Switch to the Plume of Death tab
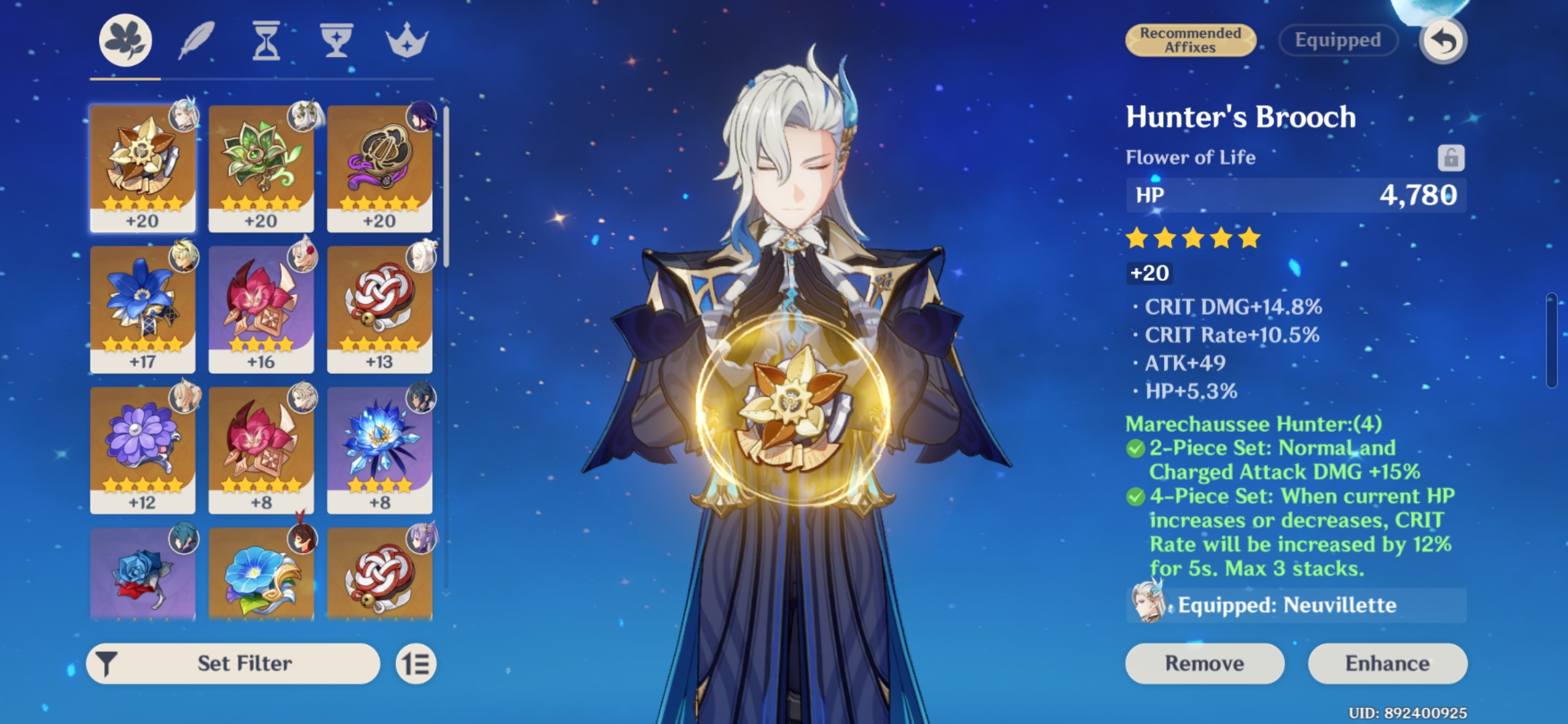 coord(197,40)
